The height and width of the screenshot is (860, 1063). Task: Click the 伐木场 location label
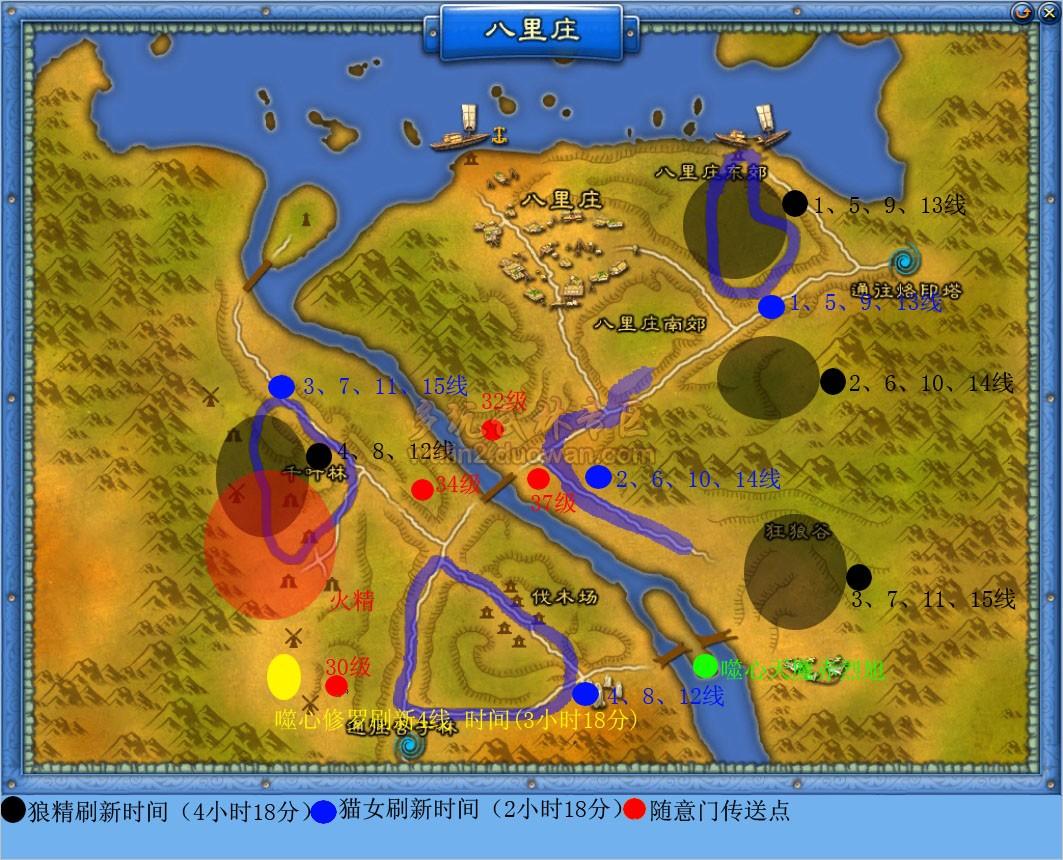[563, 597]
